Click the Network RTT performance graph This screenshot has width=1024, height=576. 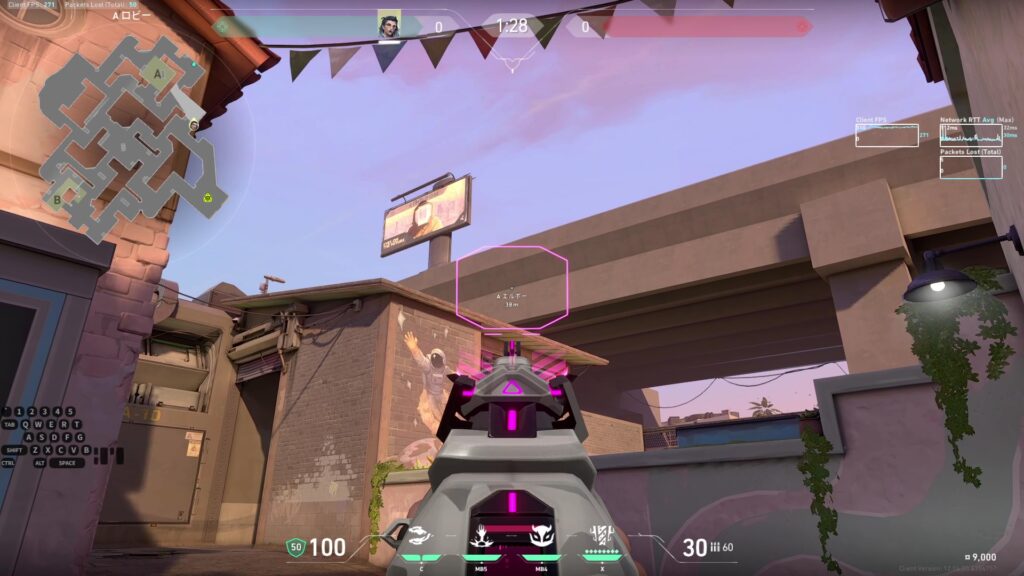pyautogui.click(x=970, y=135)
